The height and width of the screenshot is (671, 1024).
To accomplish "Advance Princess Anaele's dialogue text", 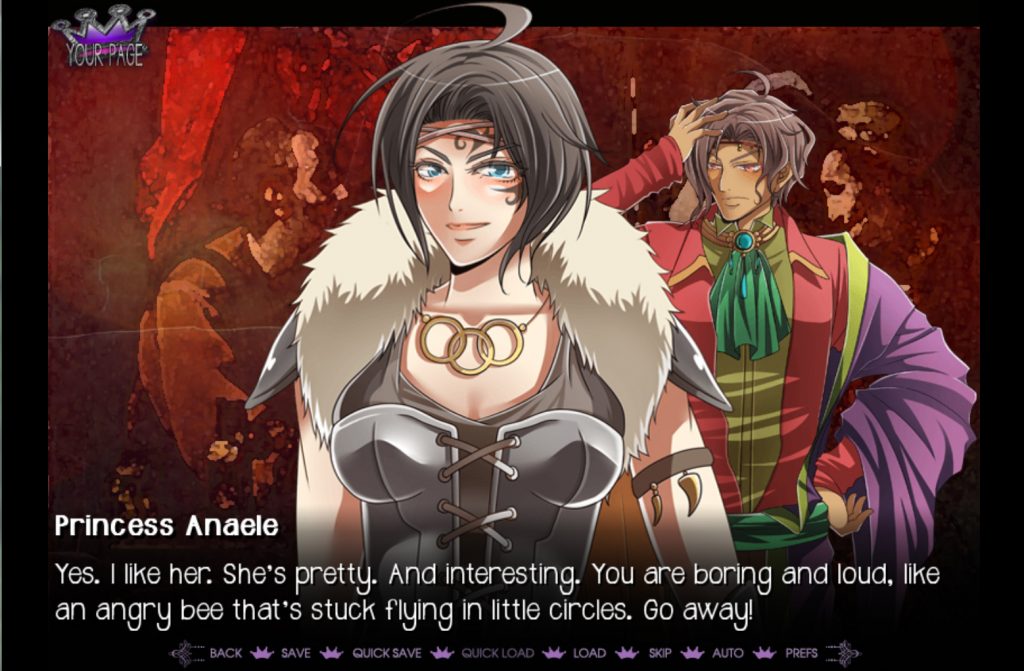I will pyautogui.click(x=500, y=592).
